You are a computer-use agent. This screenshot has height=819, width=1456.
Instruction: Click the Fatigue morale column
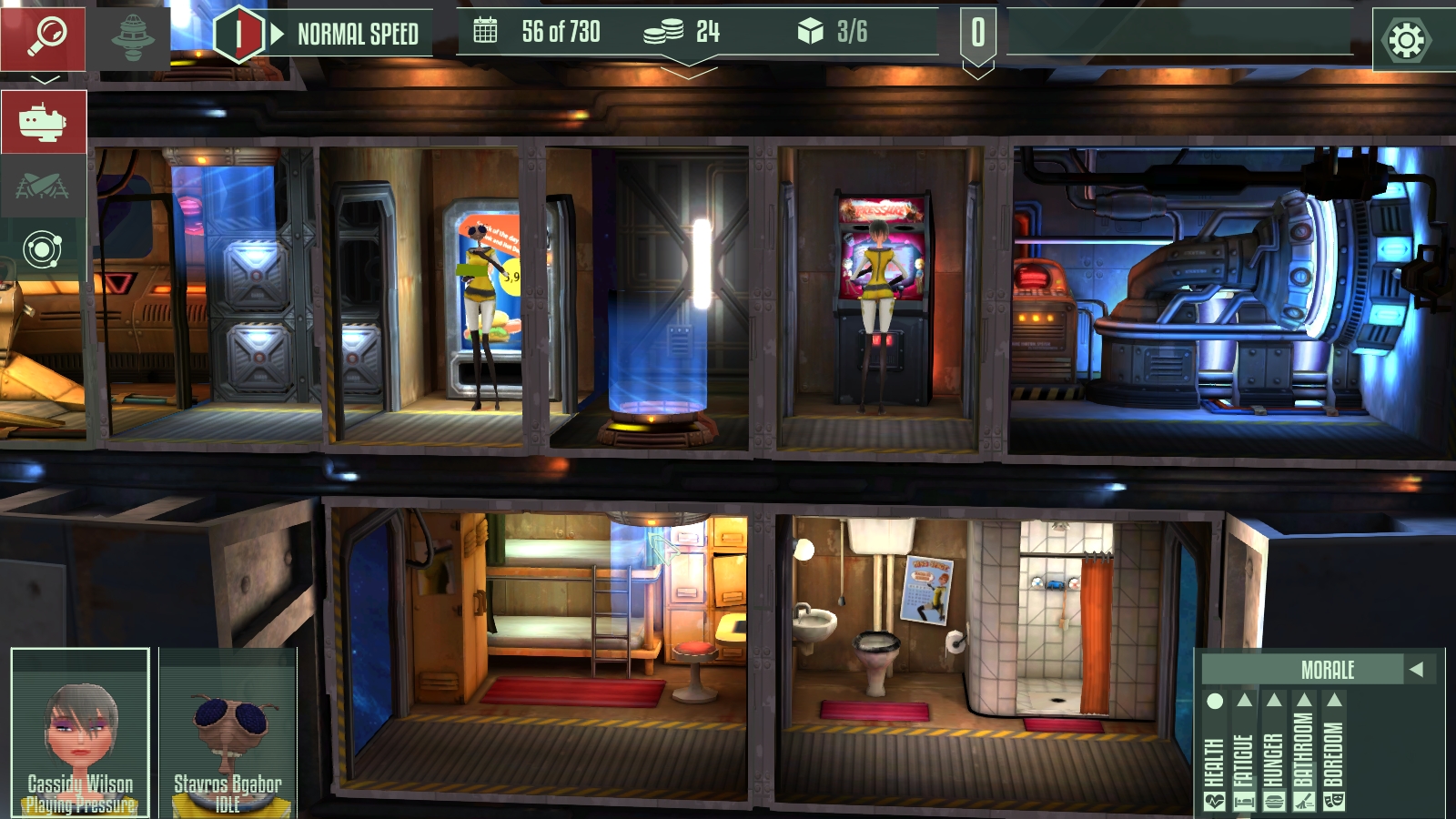(x=1244, y=751)
